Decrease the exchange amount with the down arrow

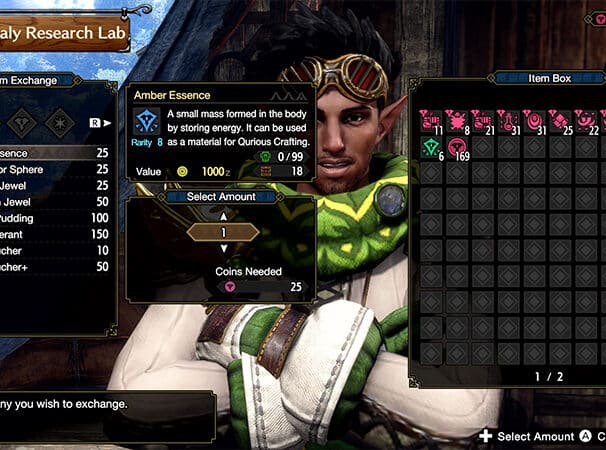coord(223,248)
